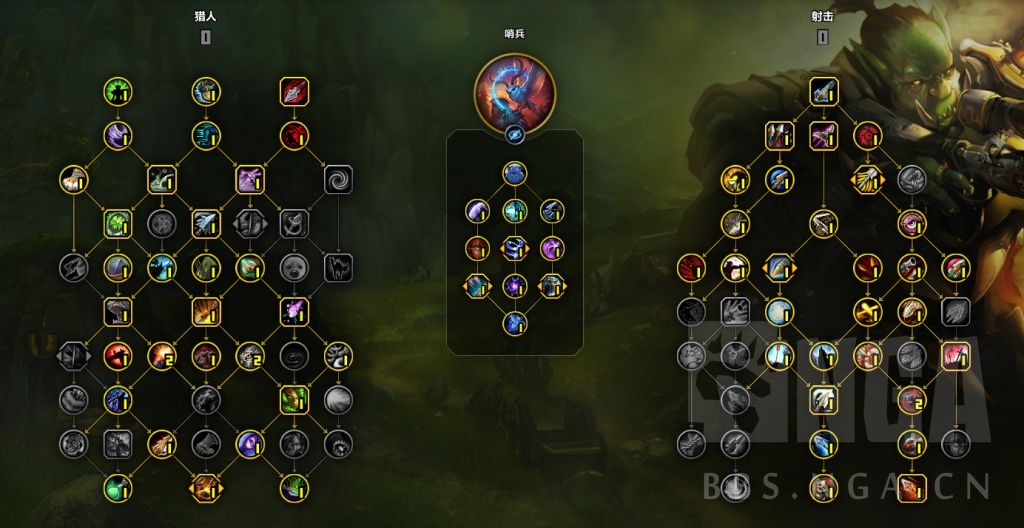The width and height of the screenshot is (1024, 528).
Task: Choose the red arrows talent atop the Hunter tree
Action: click(x=294, y=92)
